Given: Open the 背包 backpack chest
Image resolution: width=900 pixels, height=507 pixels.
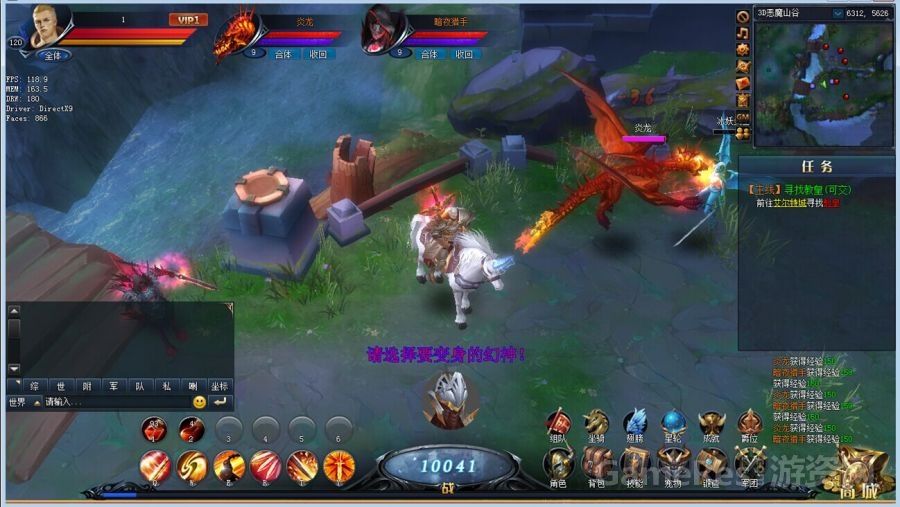Looking at the screenshot, I should [x=597, y=463].
